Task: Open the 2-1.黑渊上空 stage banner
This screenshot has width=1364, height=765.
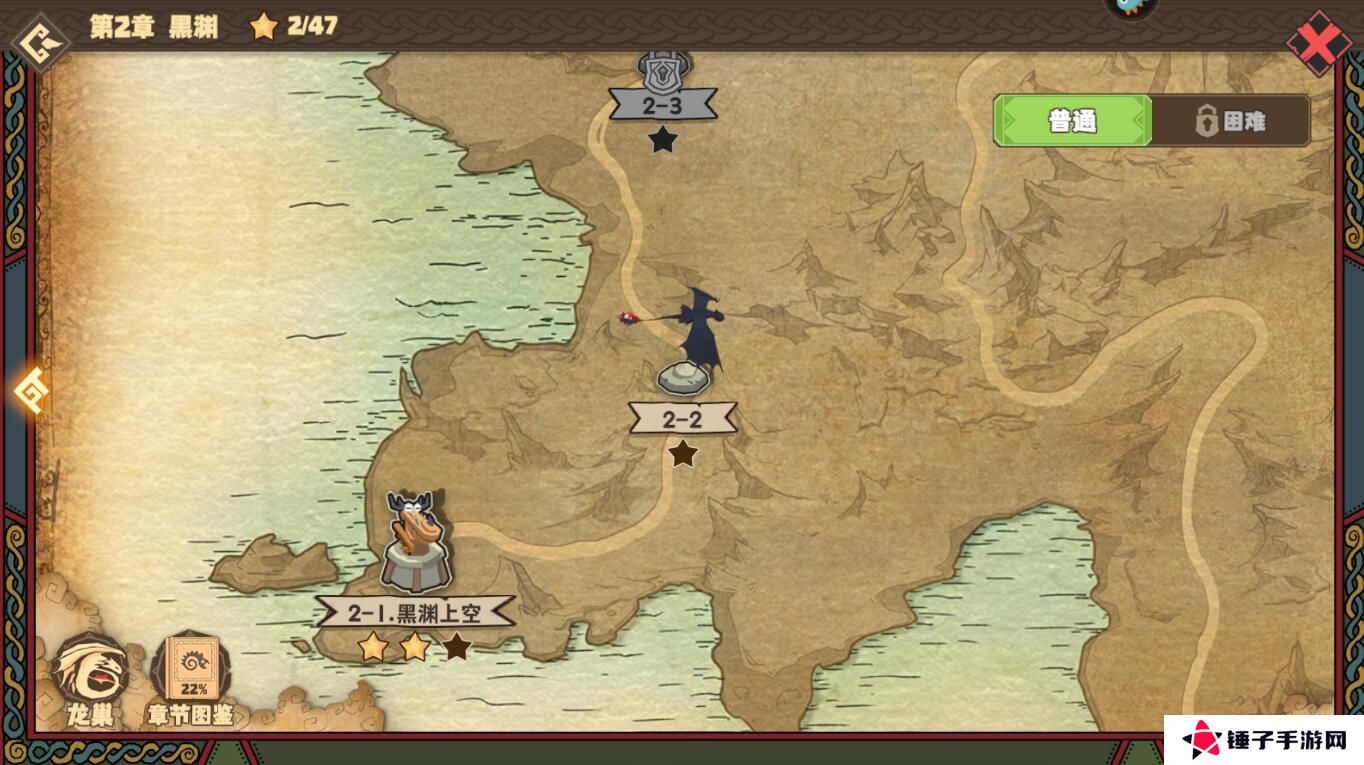Action: pos(417,613)
